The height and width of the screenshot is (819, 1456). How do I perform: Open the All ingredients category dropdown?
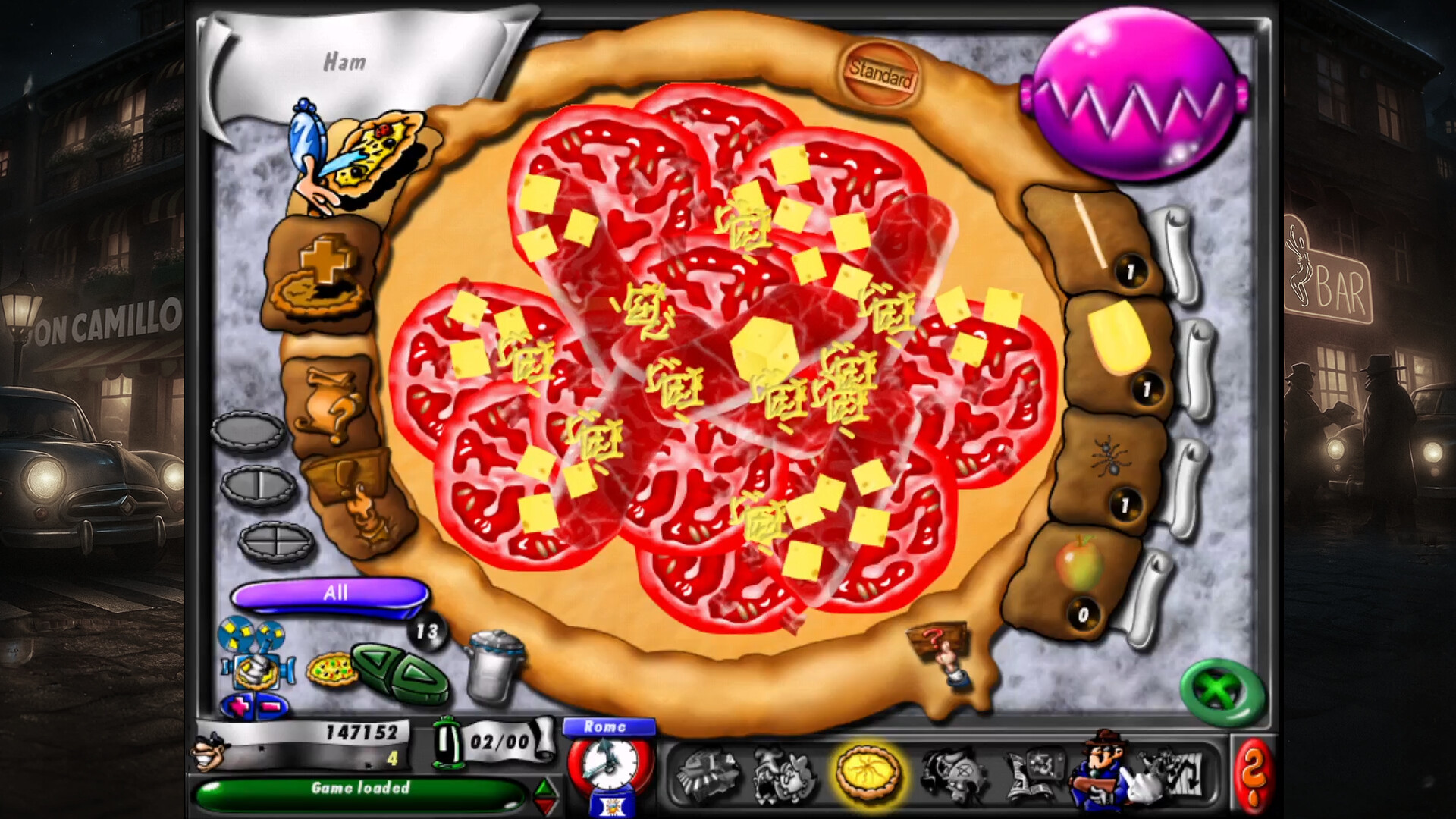pos(334,594)
